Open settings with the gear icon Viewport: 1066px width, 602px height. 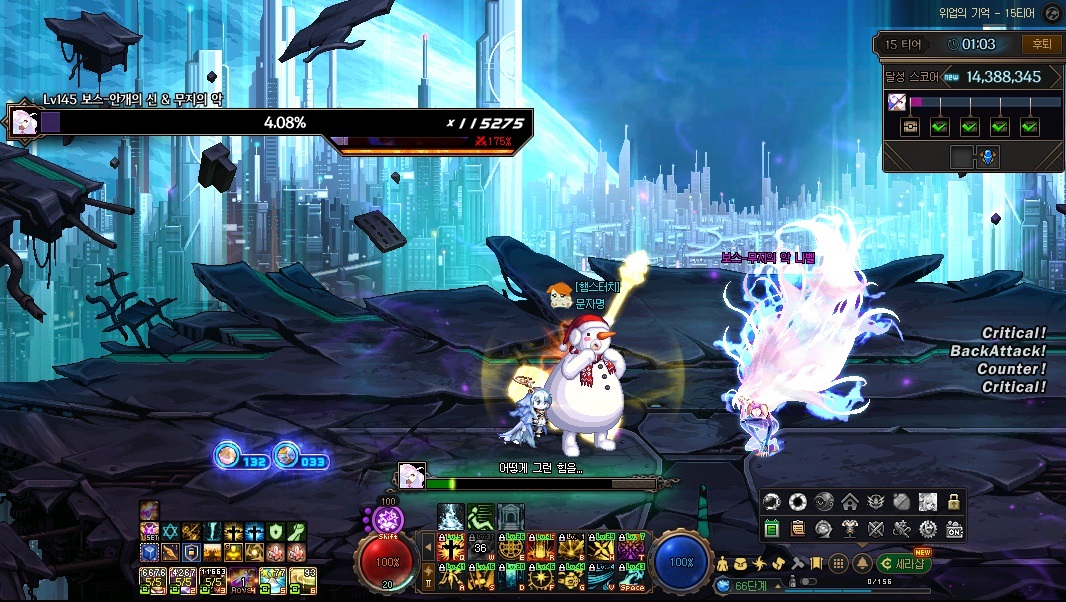[x=927, y=528]
